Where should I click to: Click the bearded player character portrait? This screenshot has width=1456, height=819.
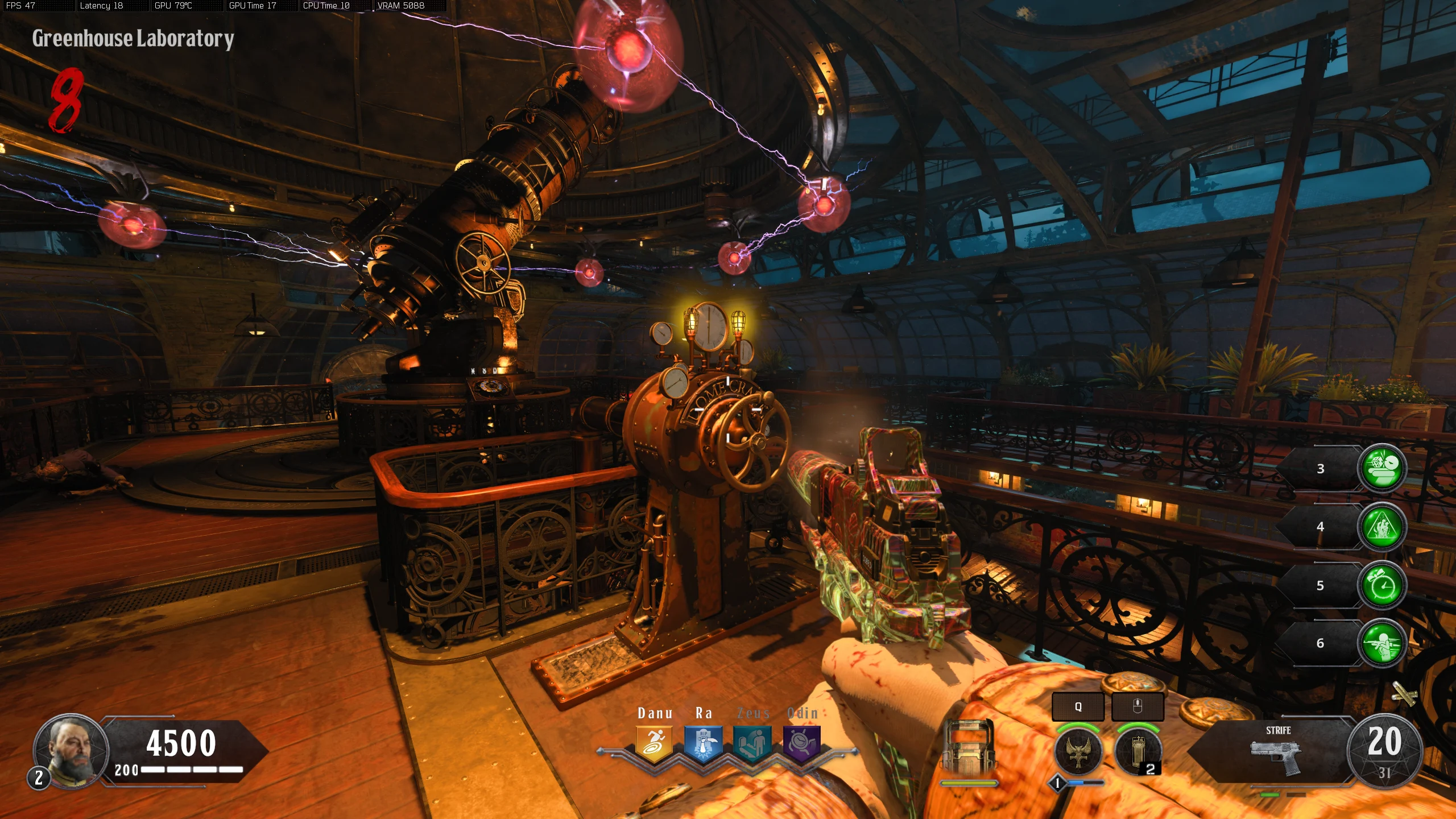coord(71,749)
